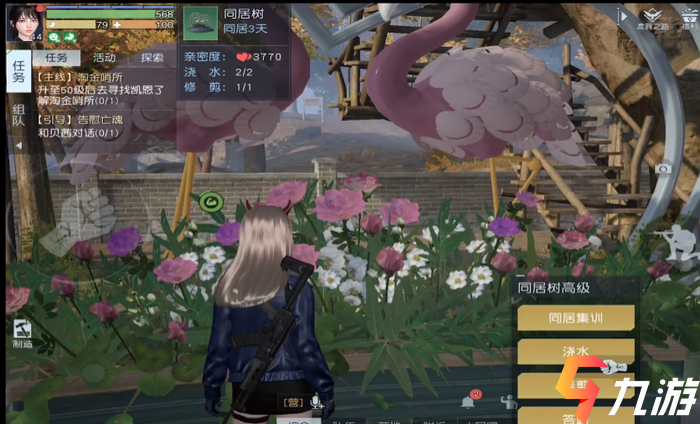
Task: Switch to the 探索 exploration tab
Action: click(x=152, y=57)
